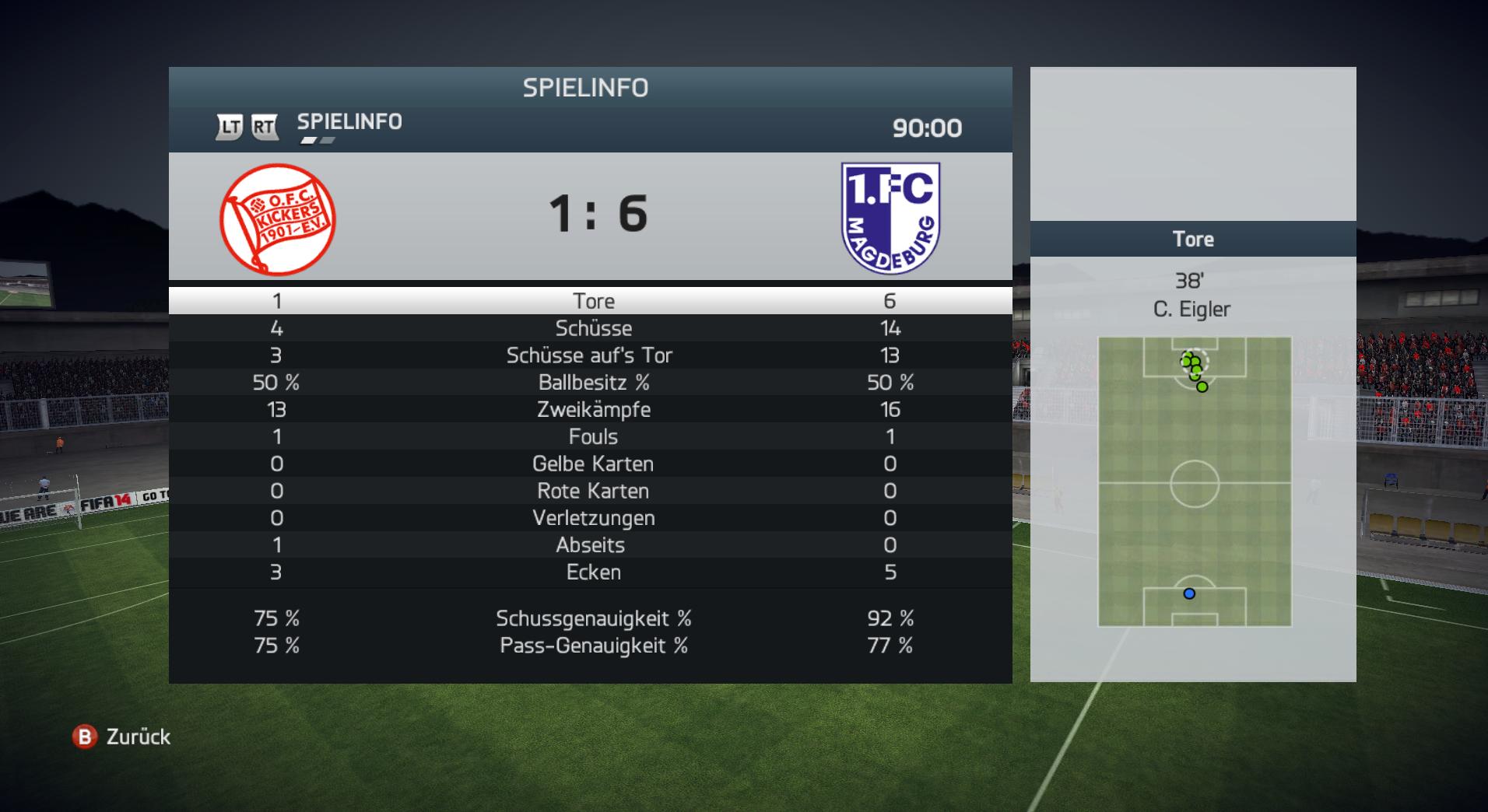
Task: Switch to the SPIELINFO page tab
Action: [x=349, y=122]
